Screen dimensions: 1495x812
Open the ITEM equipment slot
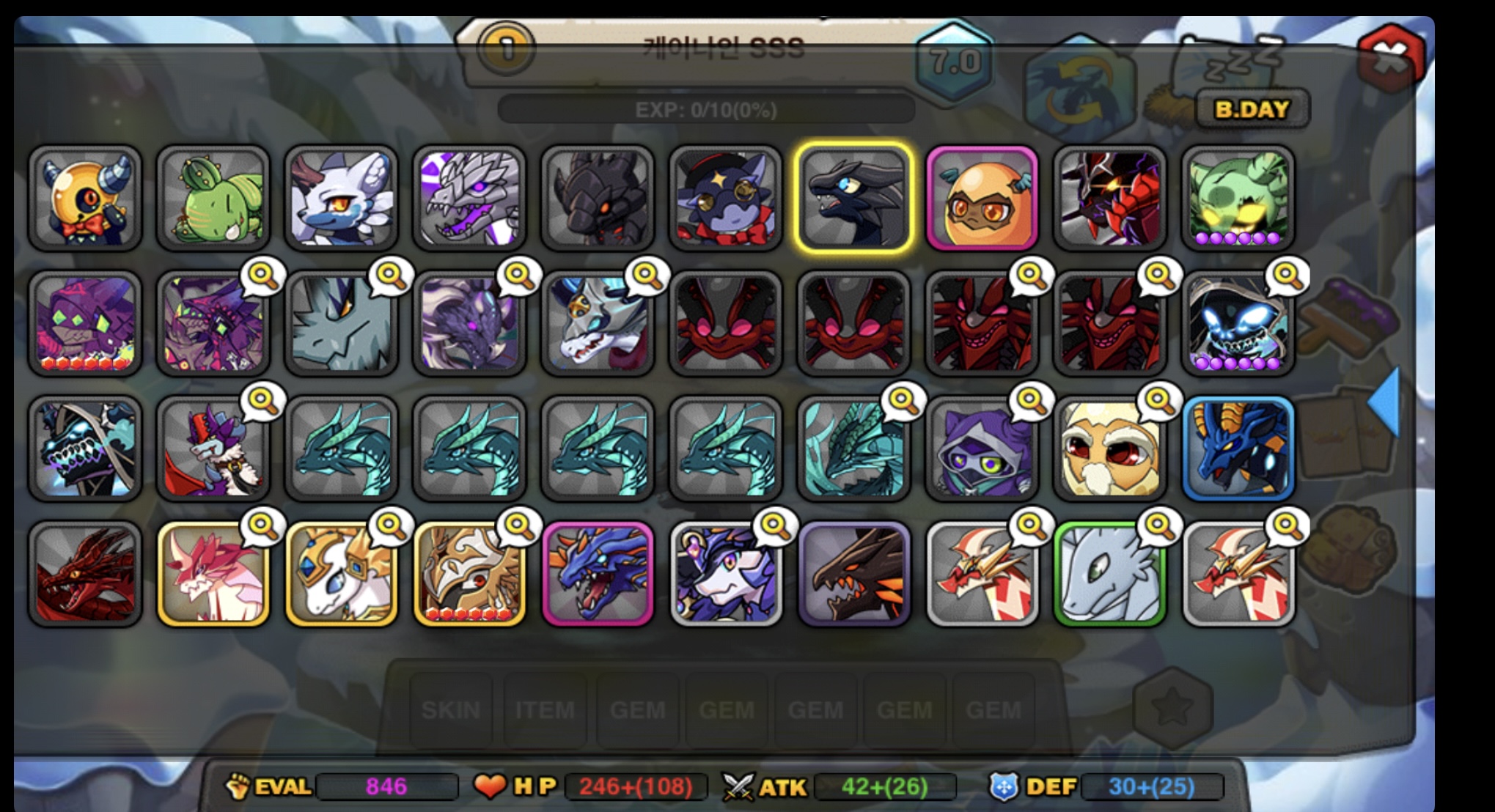[545, 709]
